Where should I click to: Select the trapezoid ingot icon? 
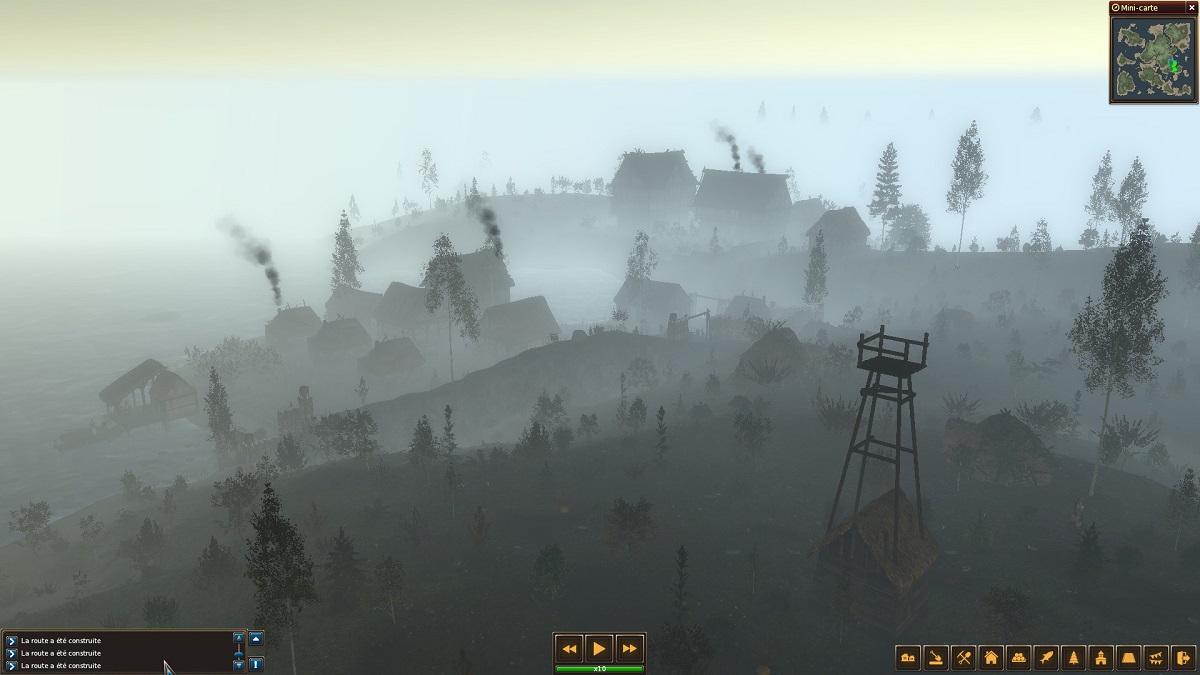point(1129,657)
